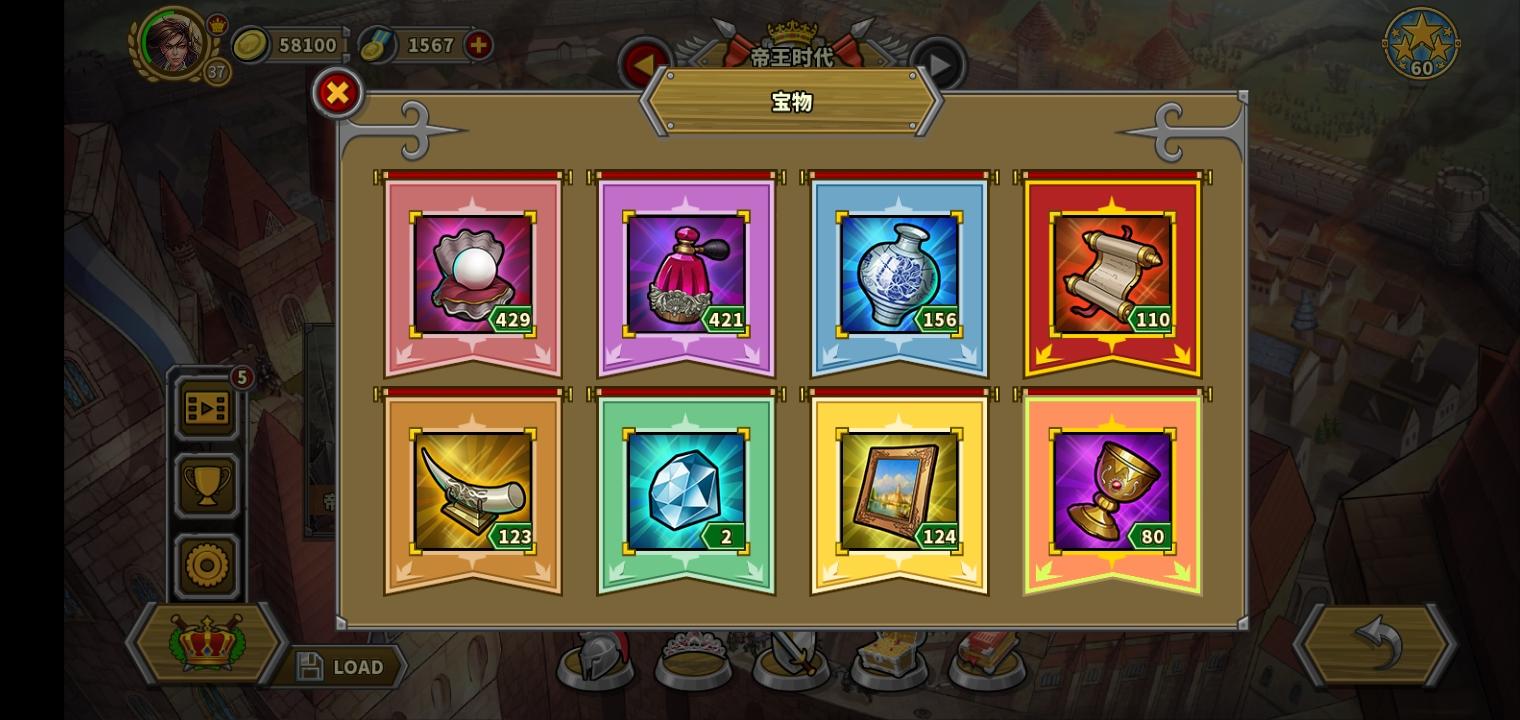Select the scroll treasure showing 110
The image size is (1520, 720).
tap(1111, 271)
